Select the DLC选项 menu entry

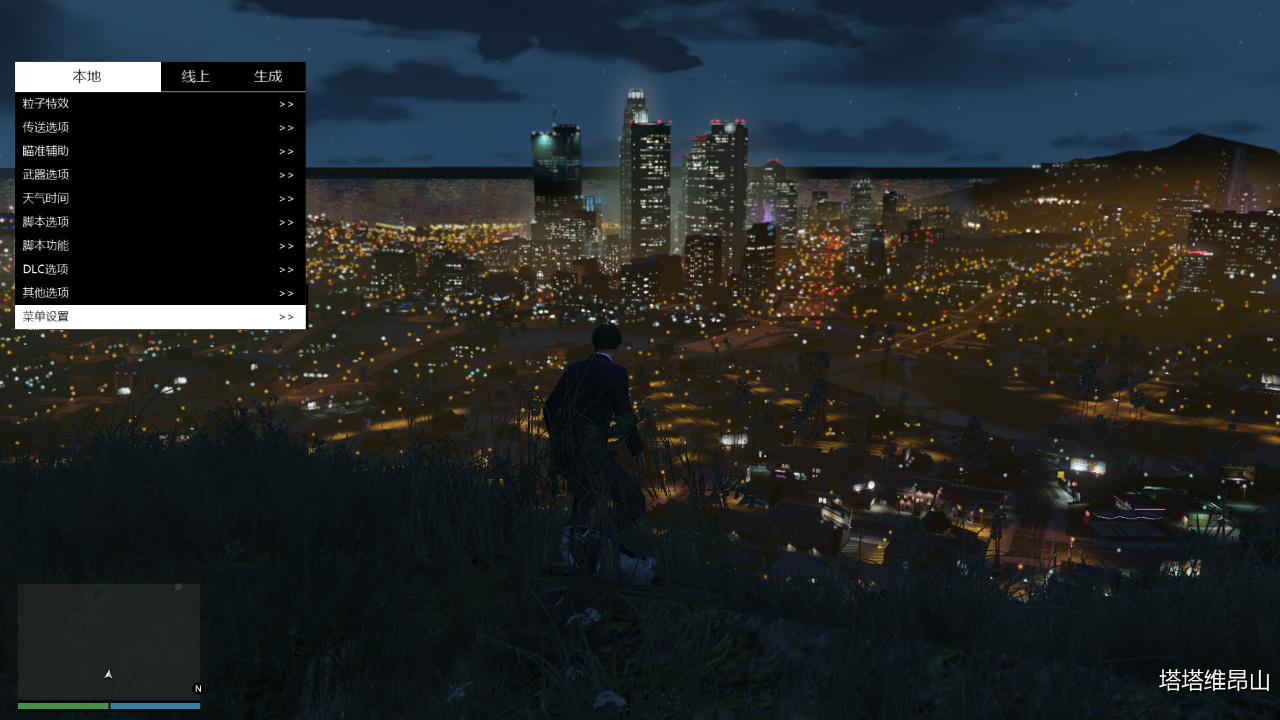coord(160,270)
